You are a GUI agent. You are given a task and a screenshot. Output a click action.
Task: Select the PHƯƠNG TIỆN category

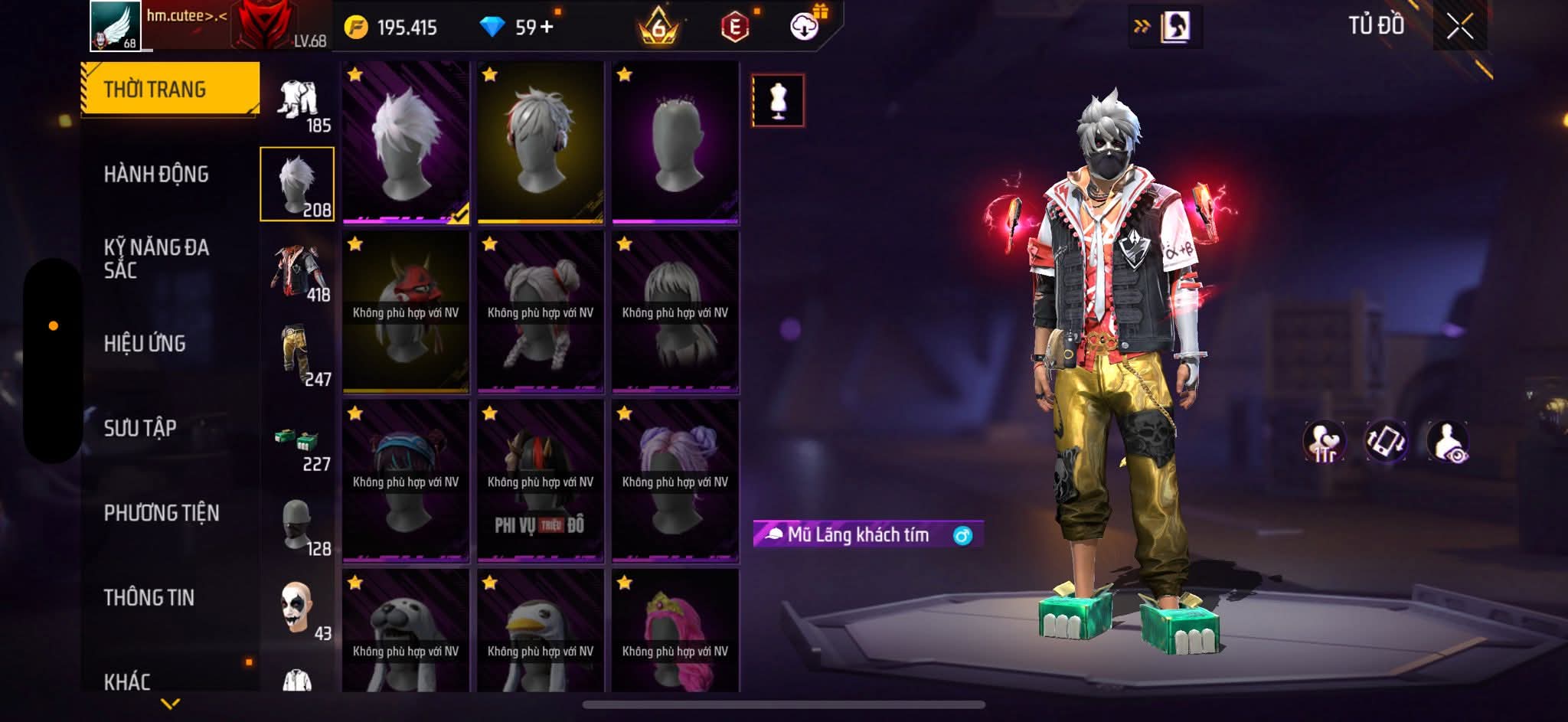[162, 513]
